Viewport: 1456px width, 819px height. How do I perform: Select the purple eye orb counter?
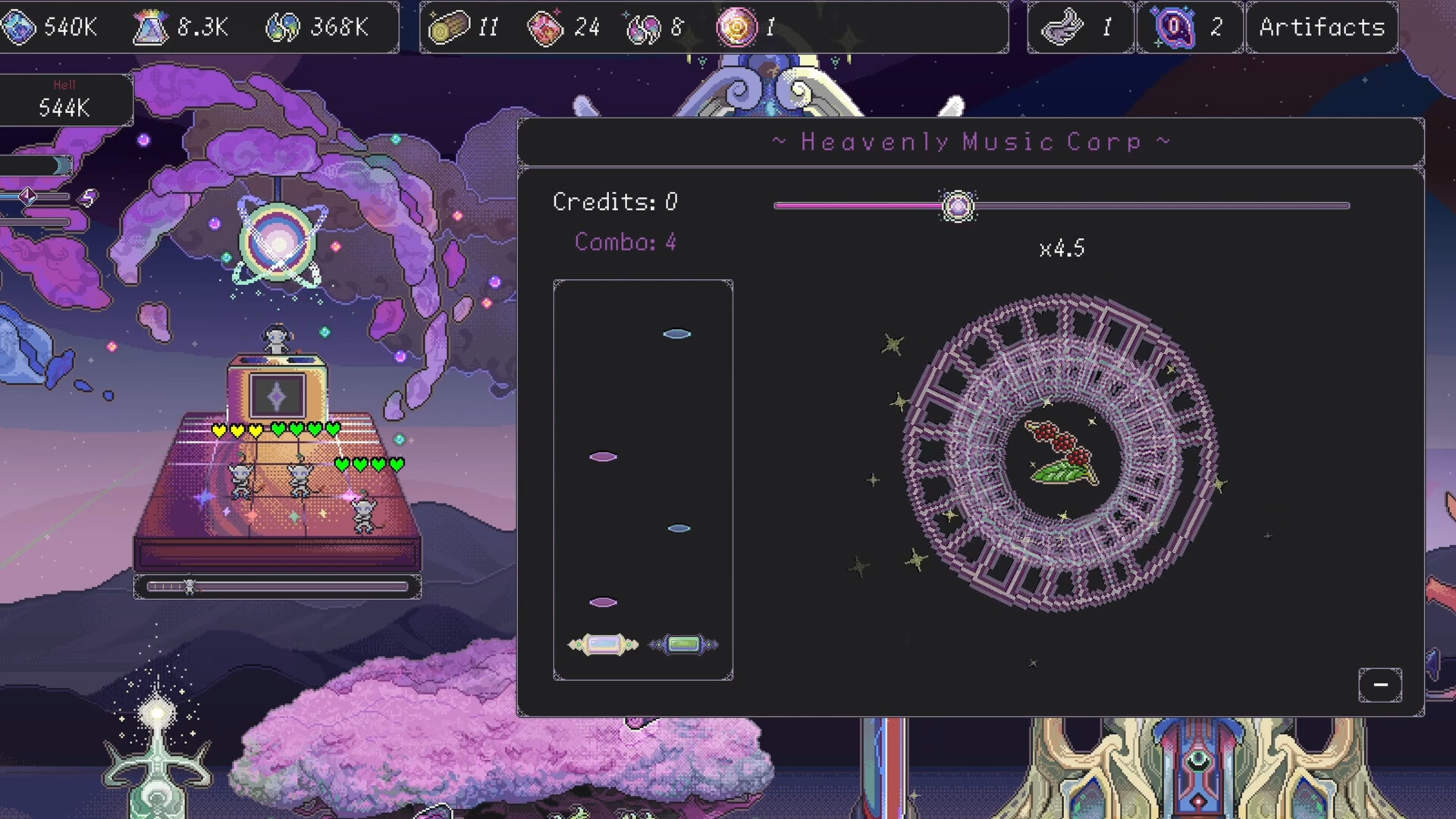(x=1189, y=27)
